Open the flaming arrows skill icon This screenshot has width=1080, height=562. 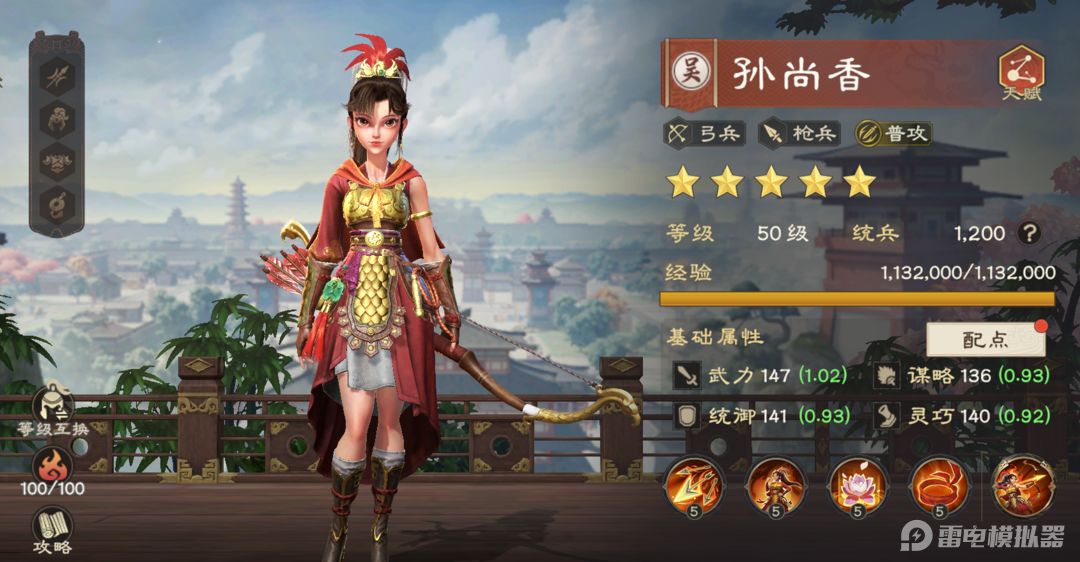point(693,485)
